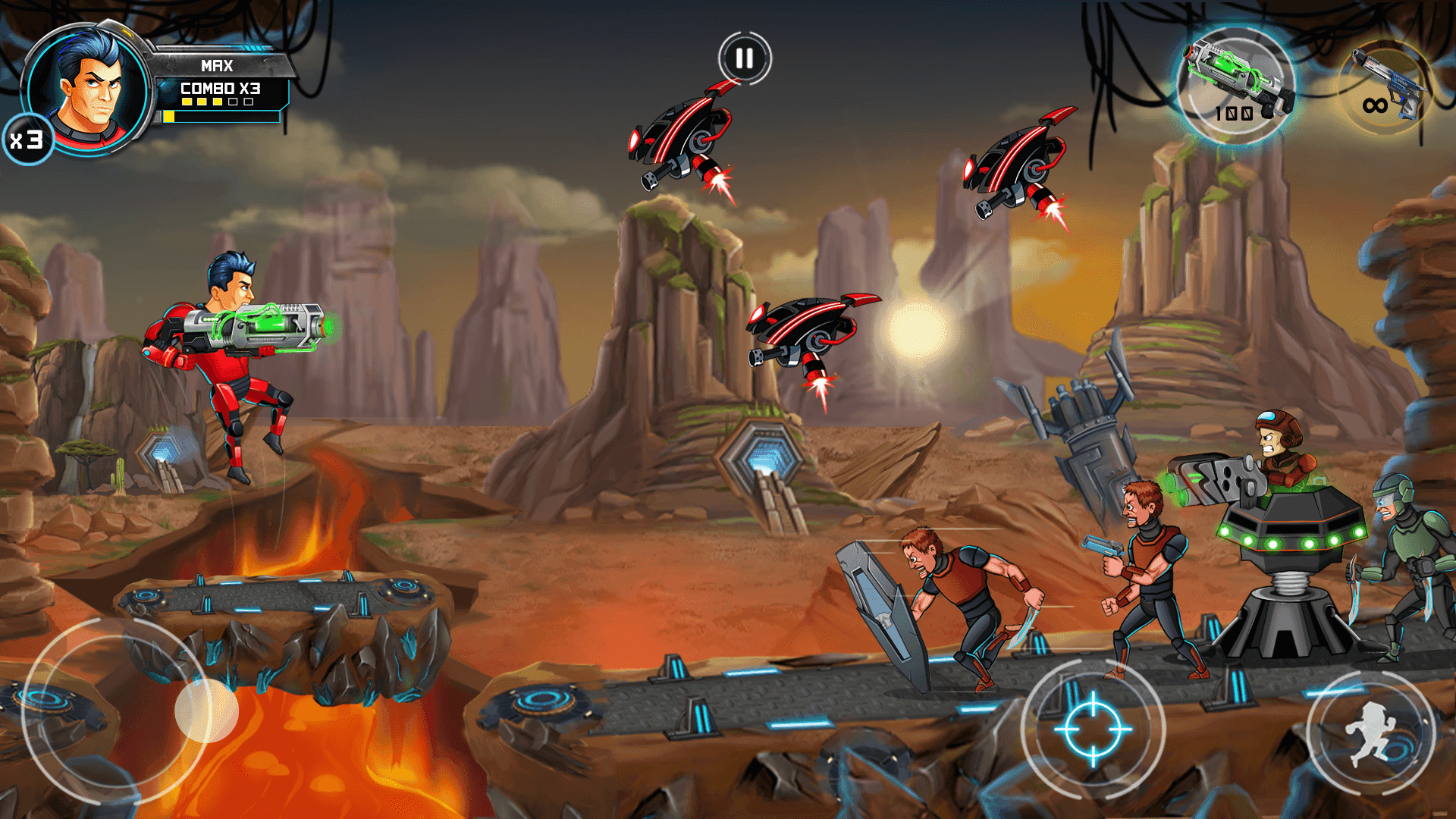Tap the 100 ammo counter on the shotgun
Image resolution: width=1456 pixels, height=819 pixels.
(x=1235, y=115)
